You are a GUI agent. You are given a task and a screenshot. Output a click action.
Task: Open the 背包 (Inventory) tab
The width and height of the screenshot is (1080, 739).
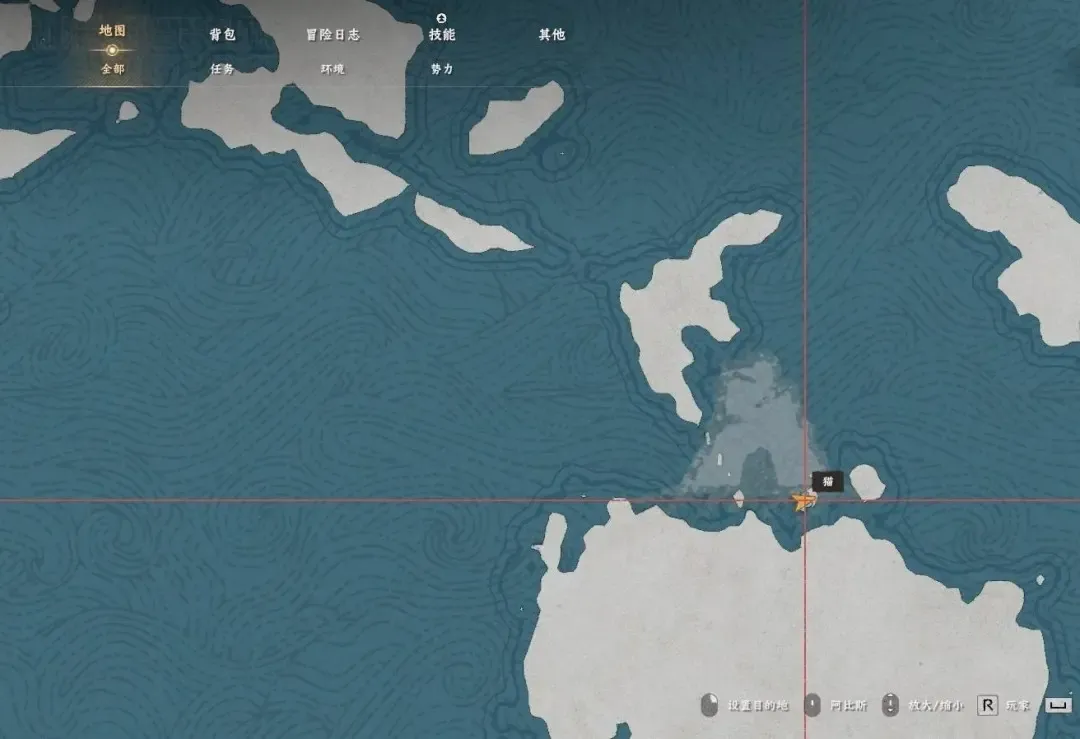click(222, 34)
